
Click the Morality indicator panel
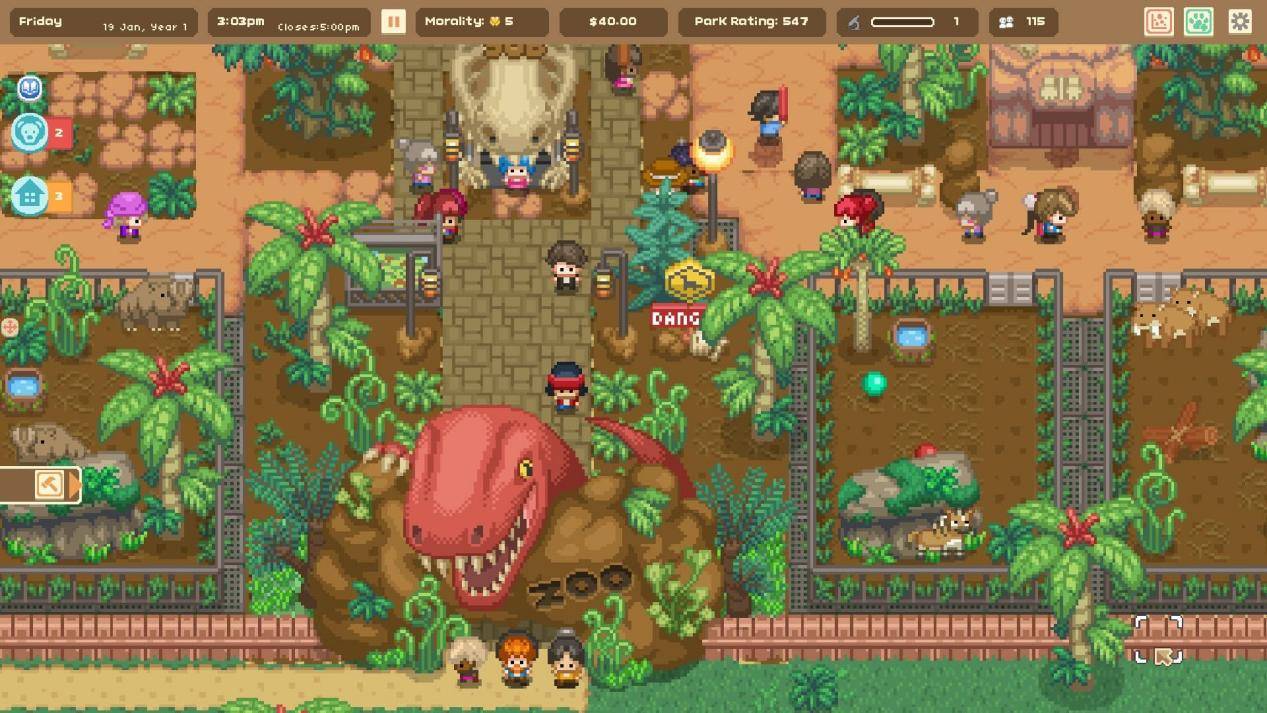[x=482, y=22]
